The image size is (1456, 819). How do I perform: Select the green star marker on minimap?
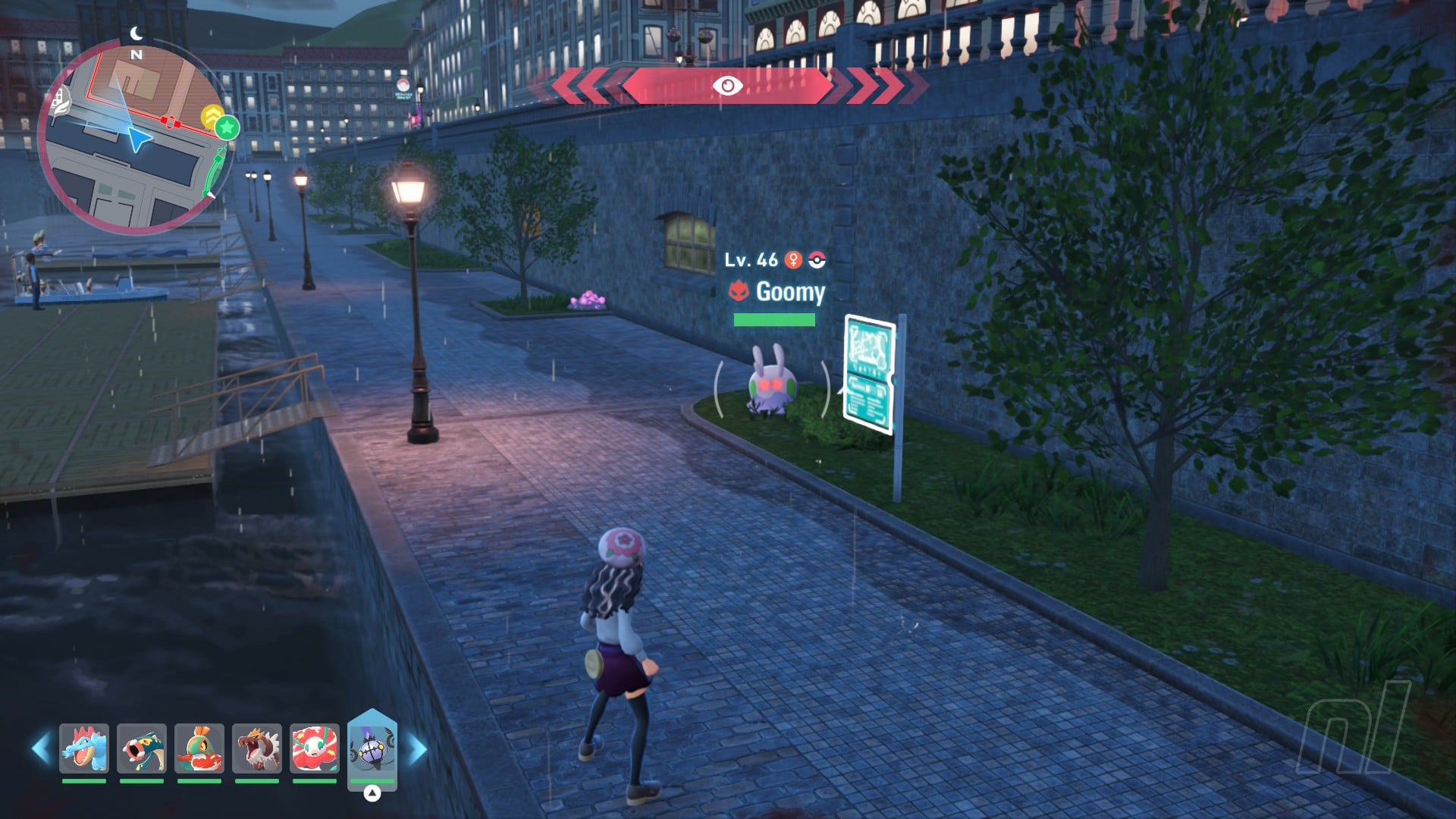coord(227,127)
